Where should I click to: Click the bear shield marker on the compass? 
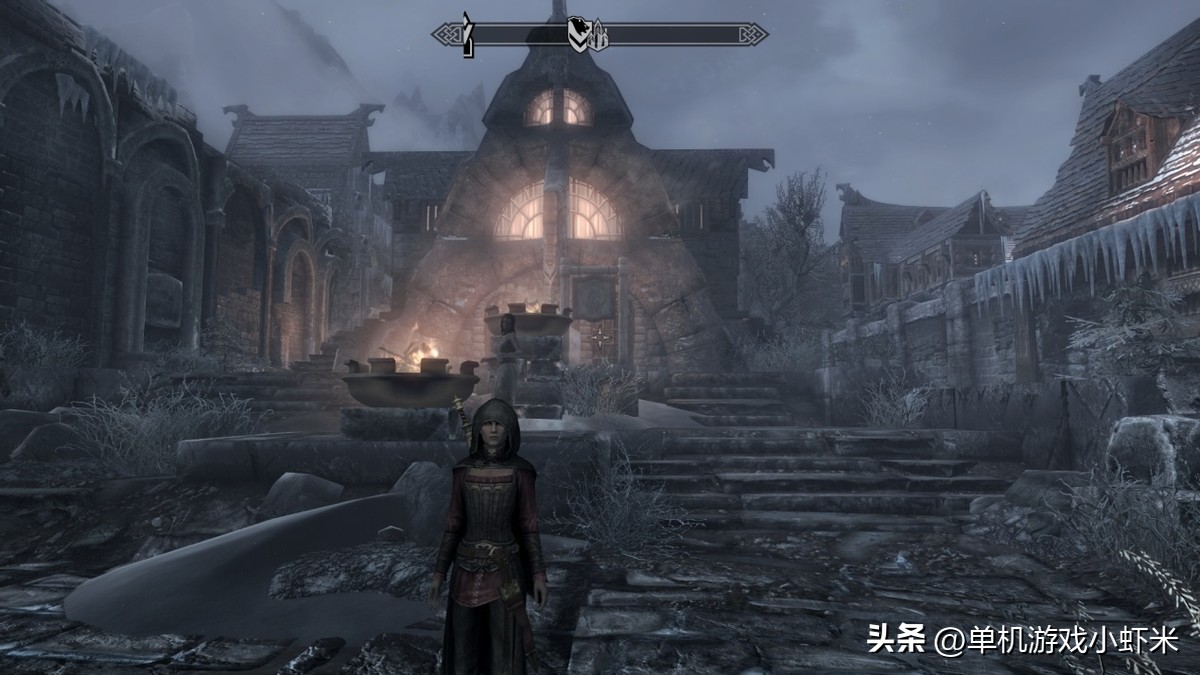pos(577,33)
